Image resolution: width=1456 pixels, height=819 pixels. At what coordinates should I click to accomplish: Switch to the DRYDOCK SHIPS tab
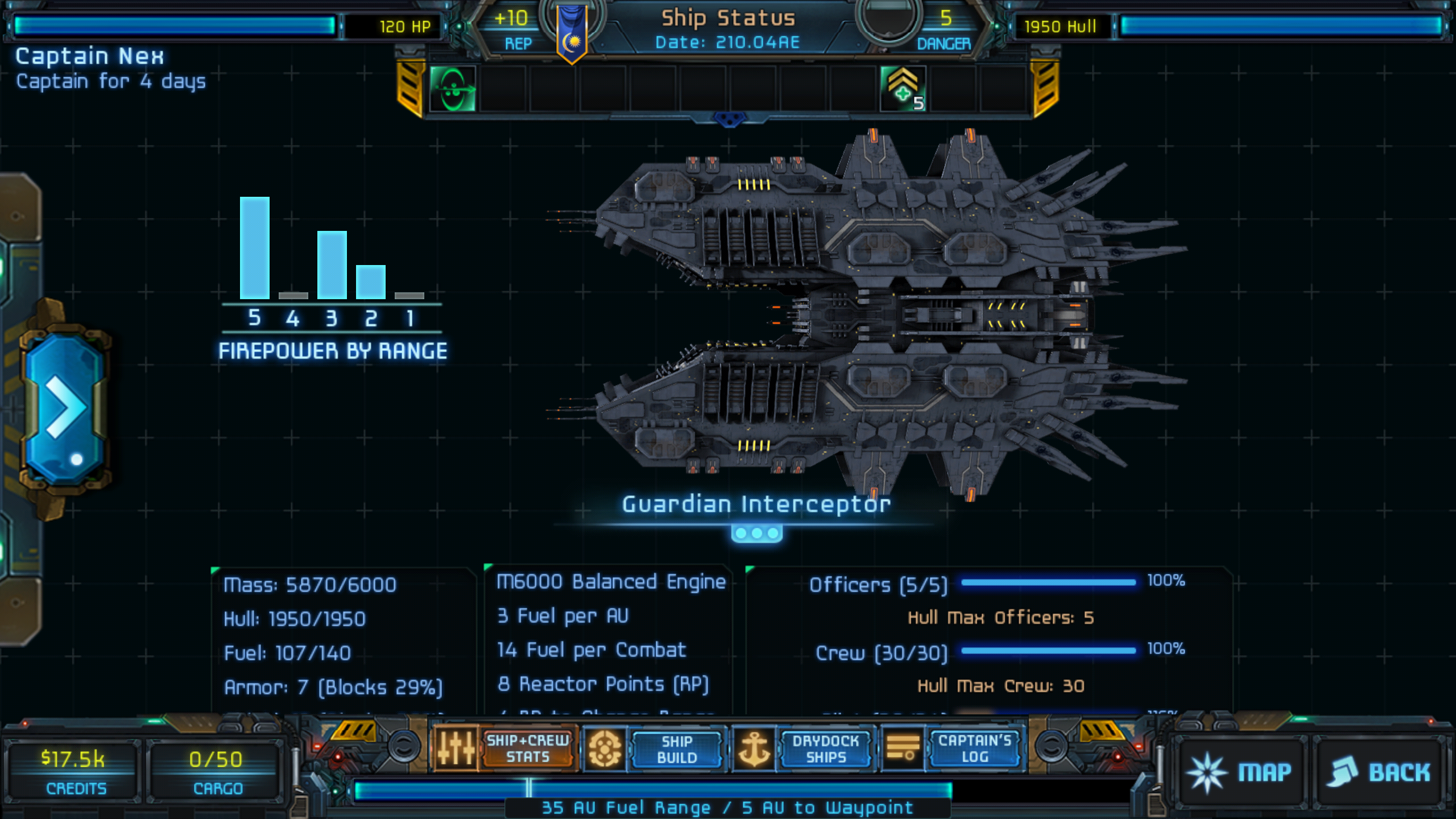pos(825,748)
